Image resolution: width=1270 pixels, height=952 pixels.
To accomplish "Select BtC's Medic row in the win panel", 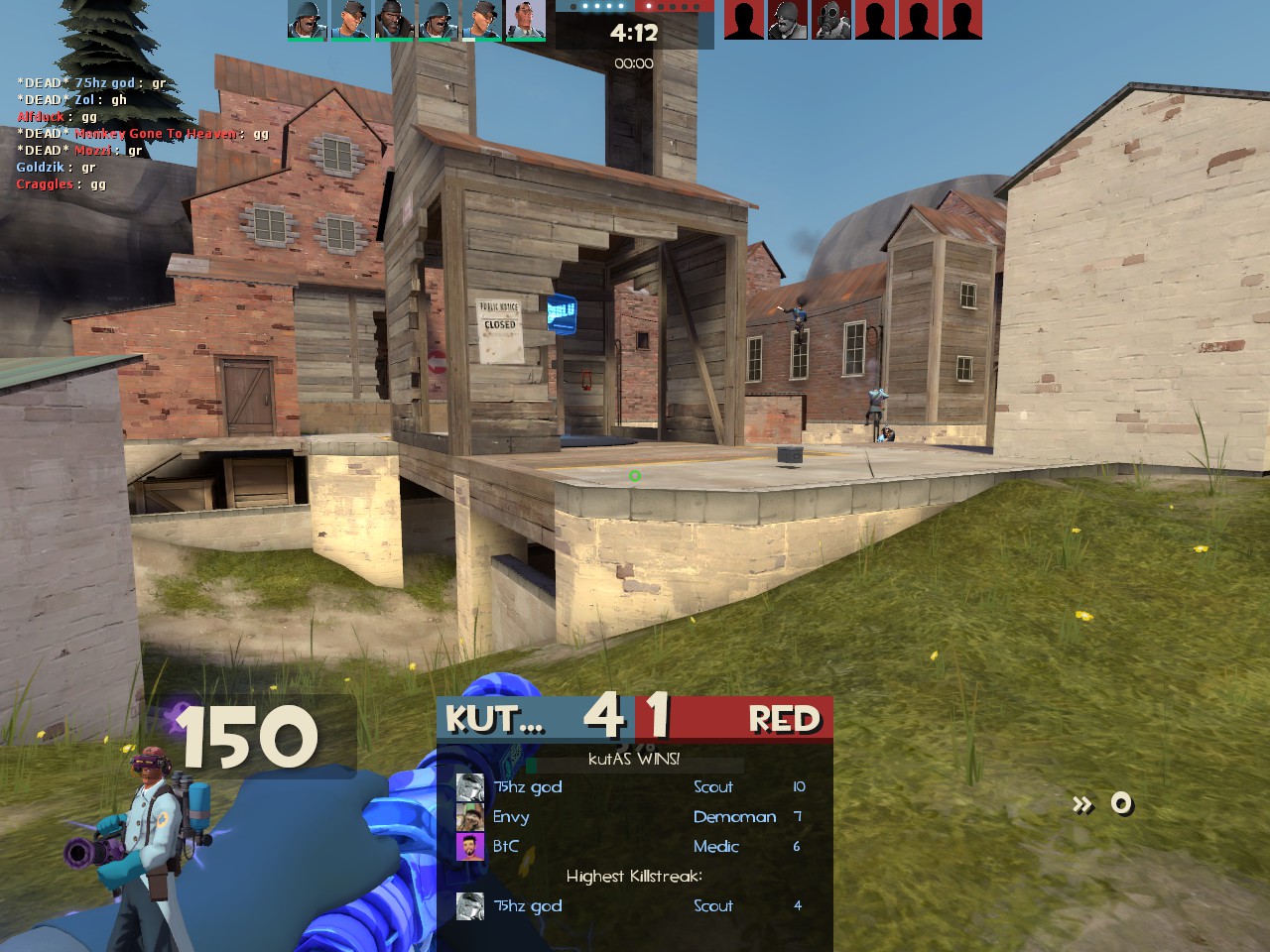I will point(633,847).
